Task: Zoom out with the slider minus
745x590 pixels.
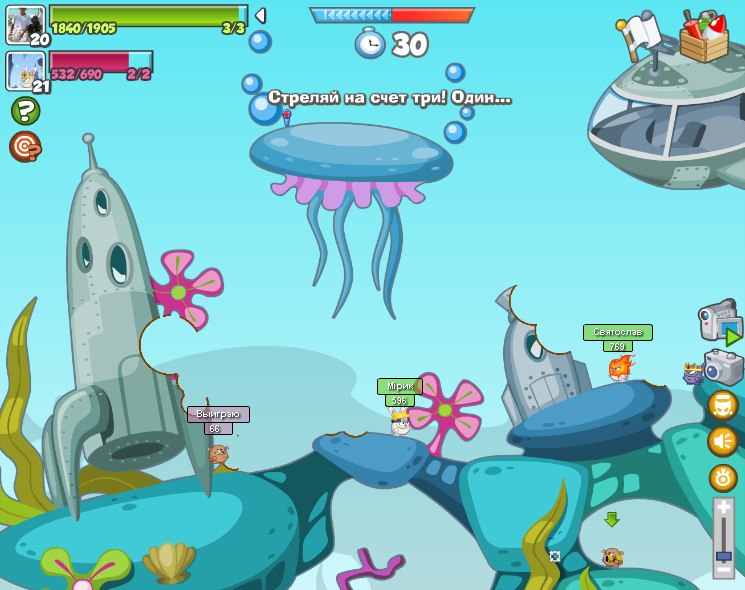Action: click(723, 570)
